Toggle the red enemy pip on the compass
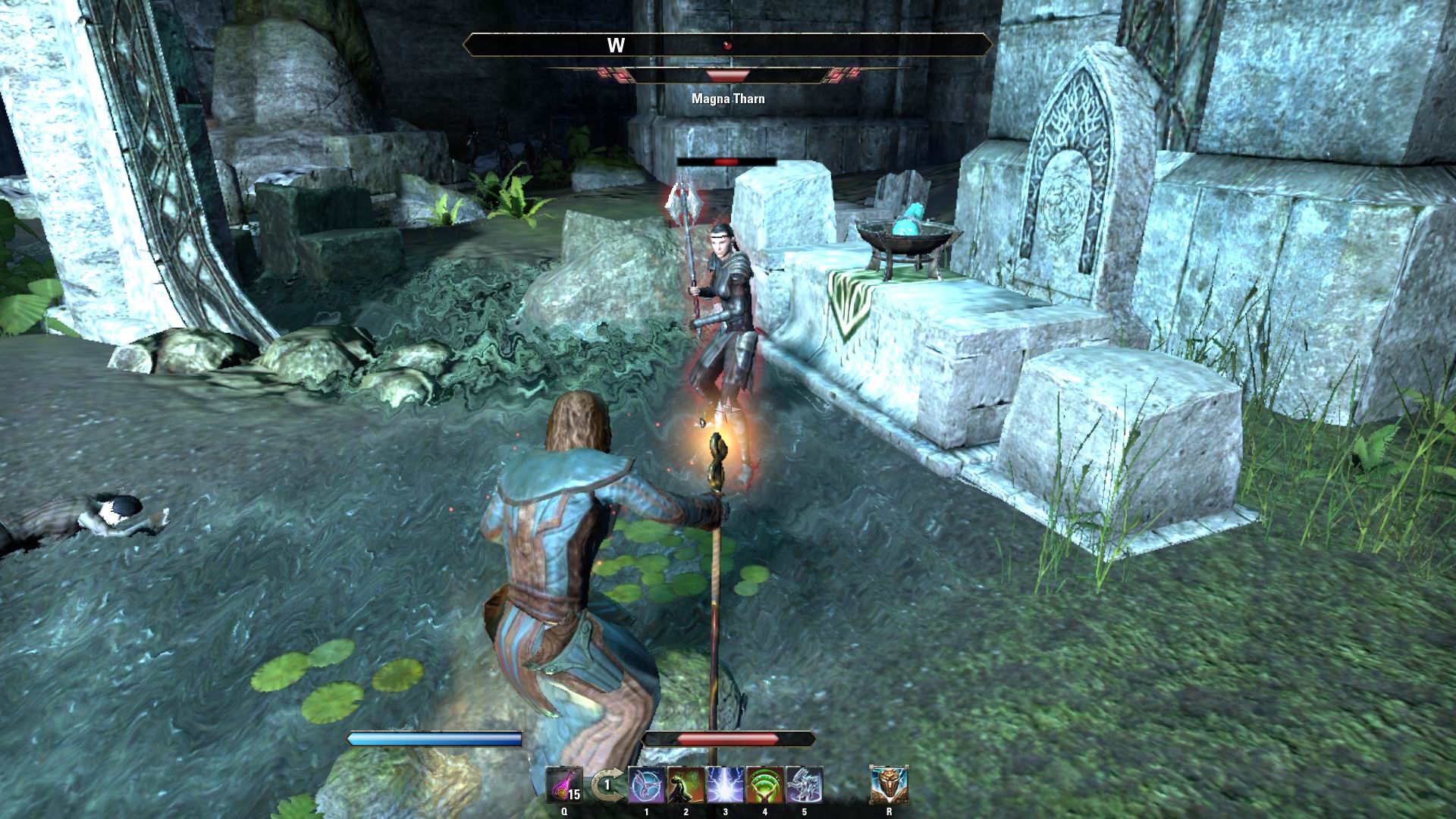Viewport: 1456px width, 819px height. point(728,43)
